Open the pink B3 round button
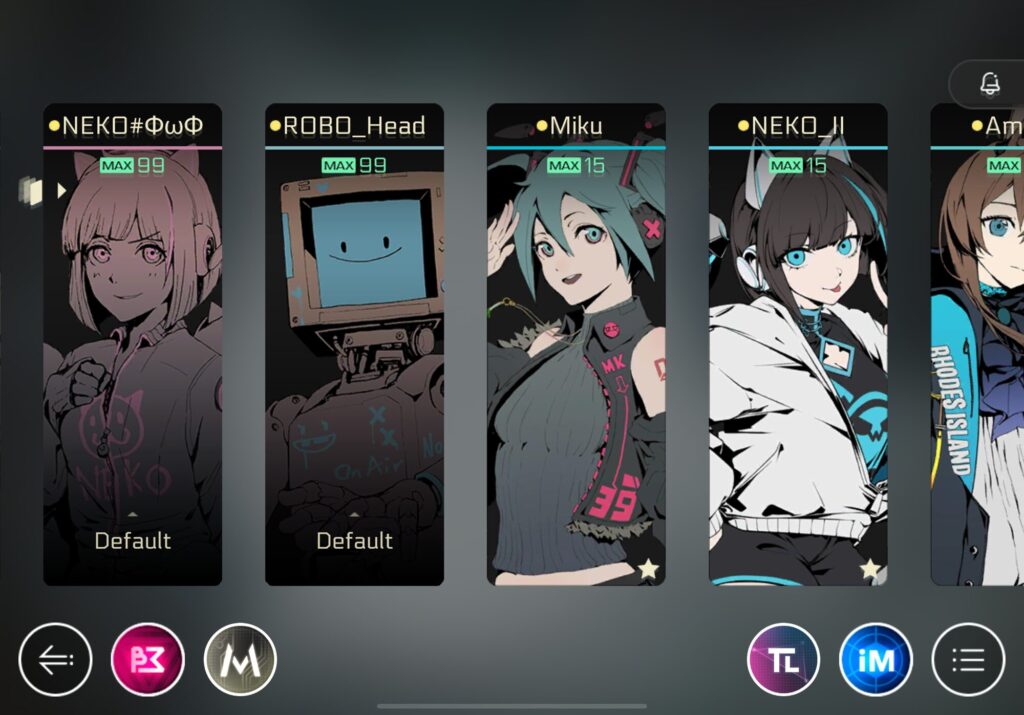Image resolution: width=1024 pixels, height=715 pixels. point(148,659)
